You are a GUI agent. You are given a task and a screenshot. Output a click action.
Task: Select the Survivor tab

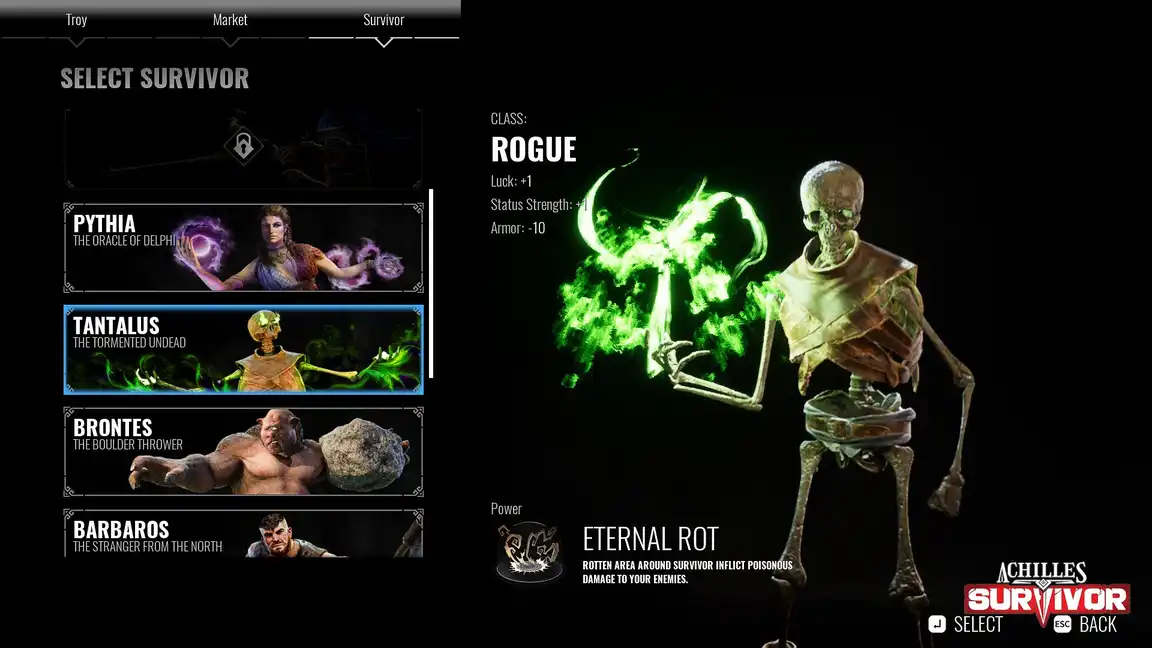[384, 21]
